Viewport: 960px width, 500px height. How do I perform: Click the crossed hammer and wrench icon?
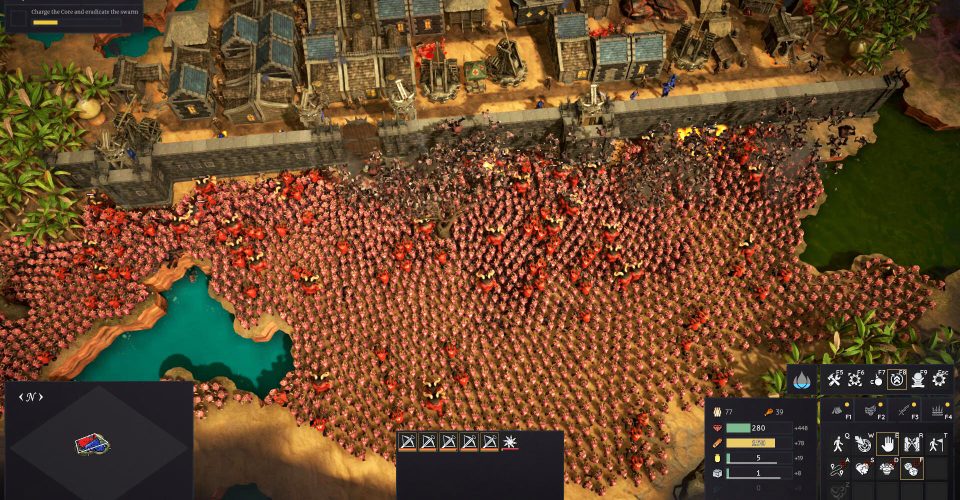pyautogui.click(x=832, y=380)
